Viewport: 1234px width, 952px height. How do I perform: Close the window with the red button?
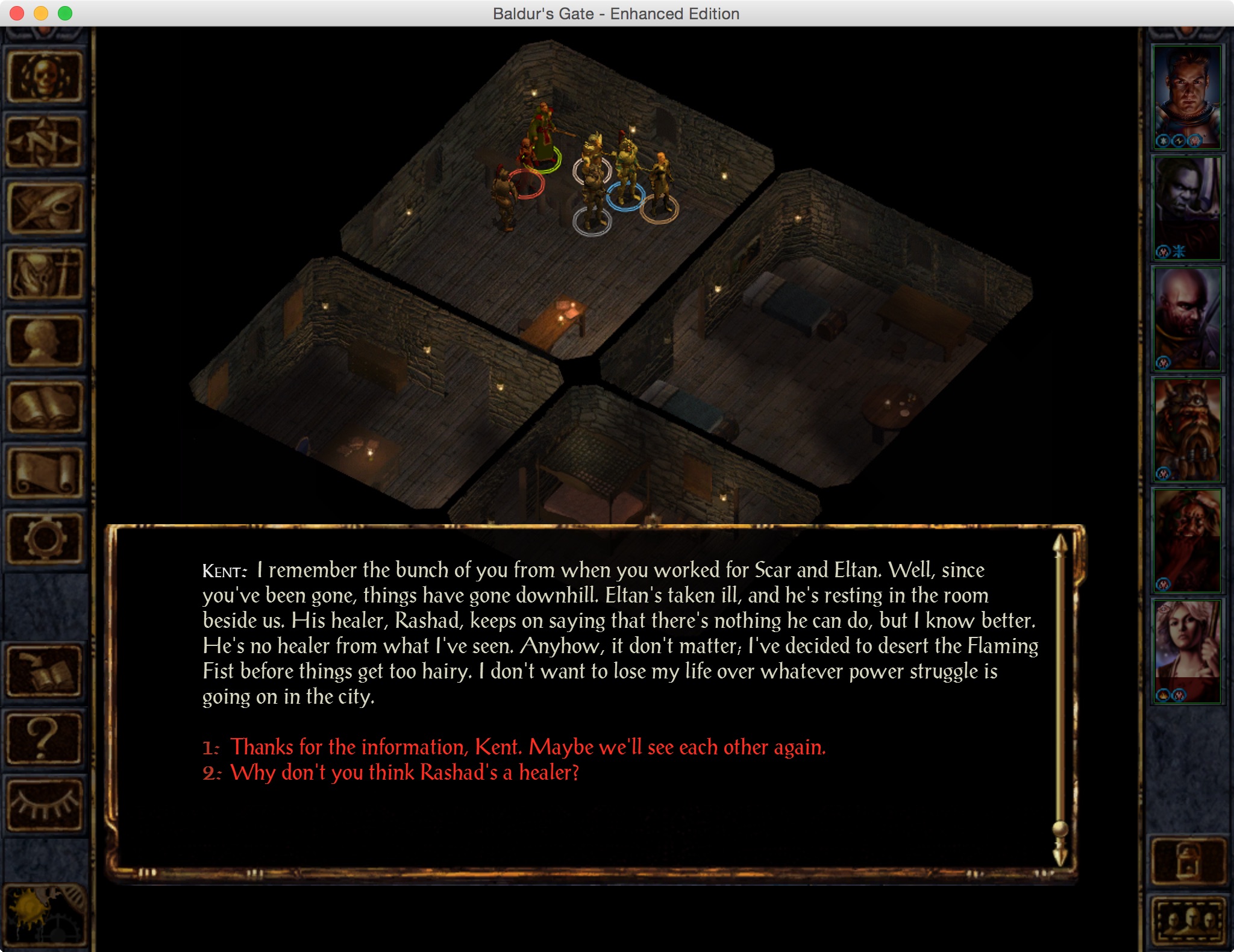coord(17,13)
